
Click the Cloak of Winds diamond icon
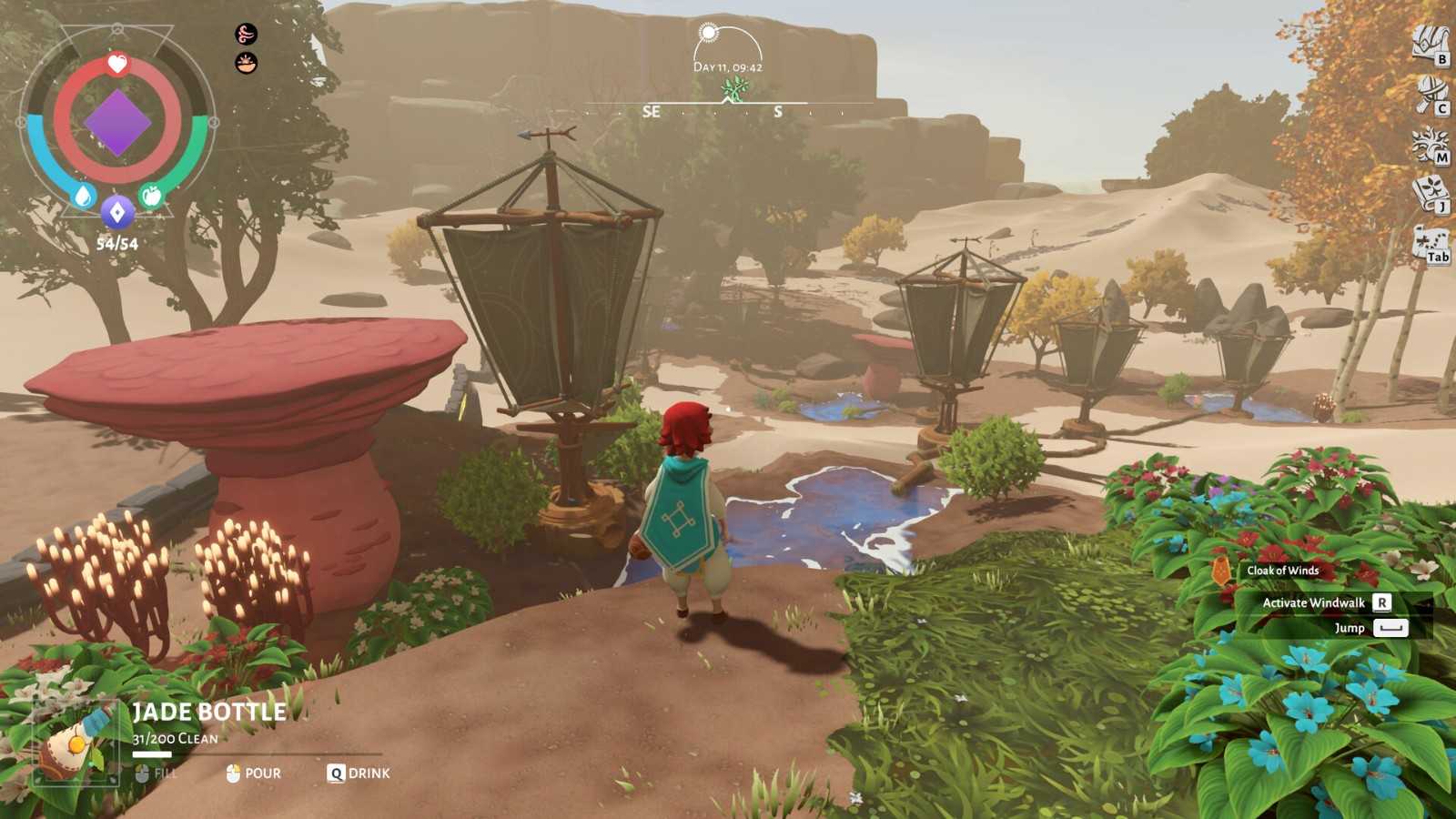1220,571
